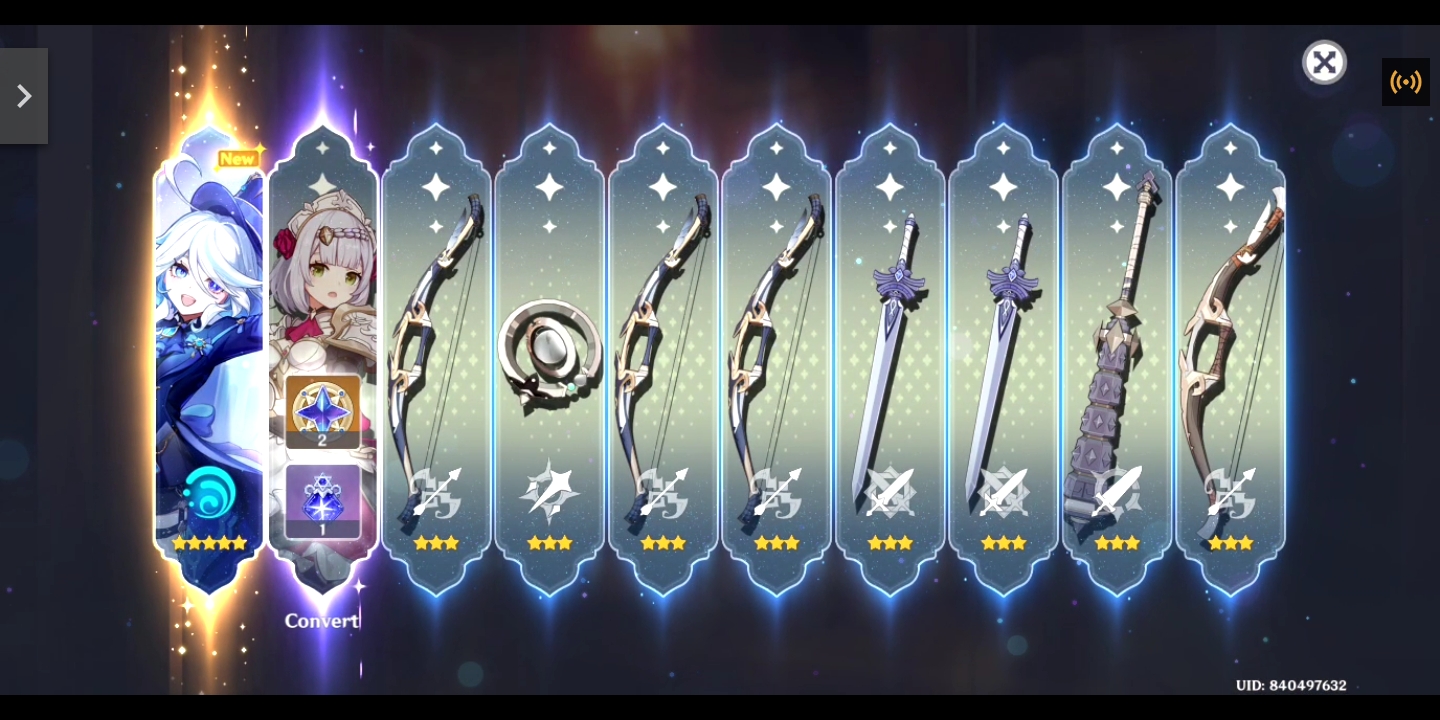Click the polearm weapon icon on the polearm card

(1117, 490)
